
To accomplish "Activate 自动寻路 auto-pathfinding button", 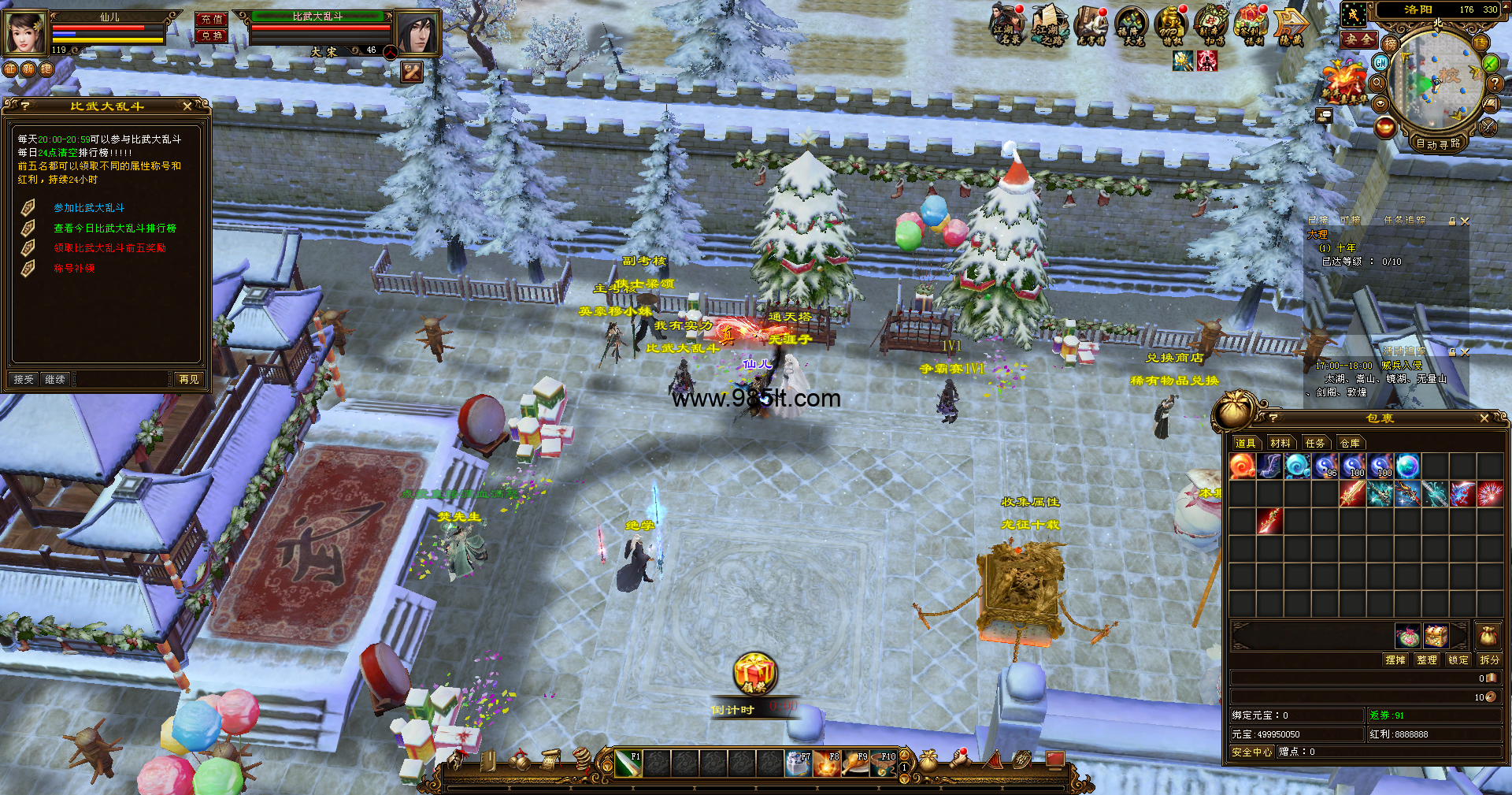I will 1438,143.
